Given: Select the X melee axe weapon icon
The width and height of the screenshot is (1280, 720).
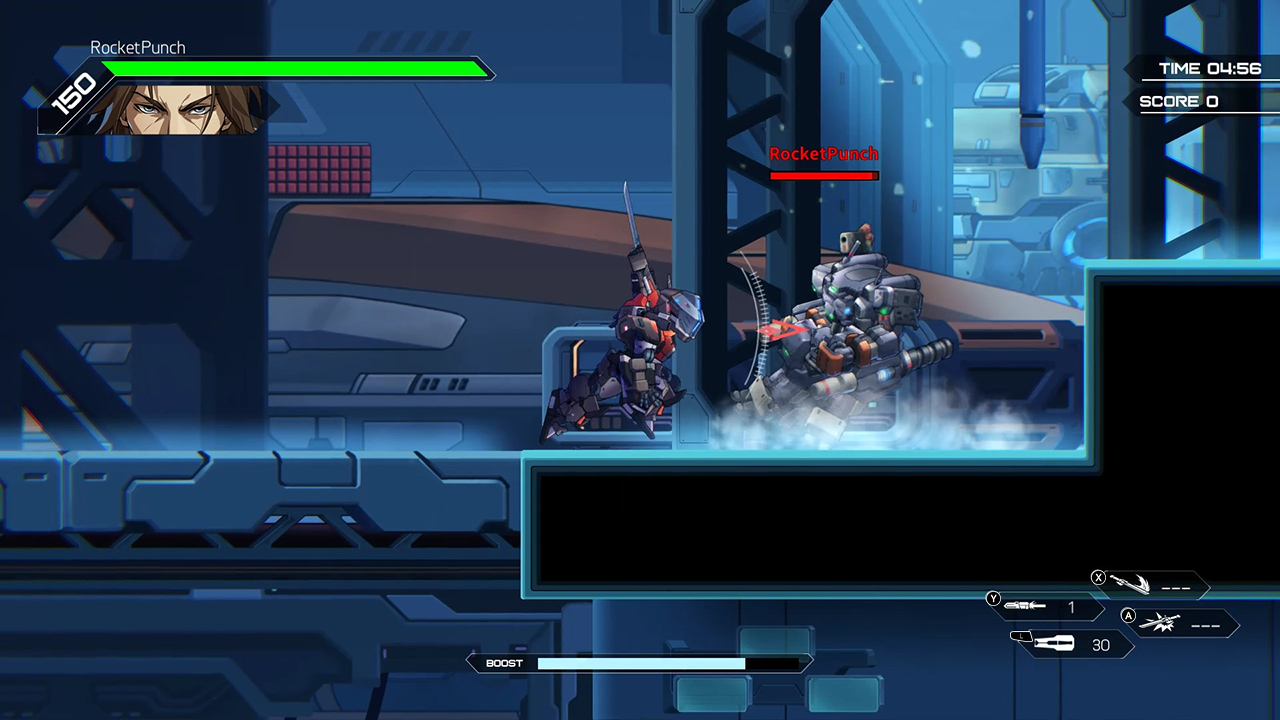Looking at the screenshot, I should click(1130, 583).
